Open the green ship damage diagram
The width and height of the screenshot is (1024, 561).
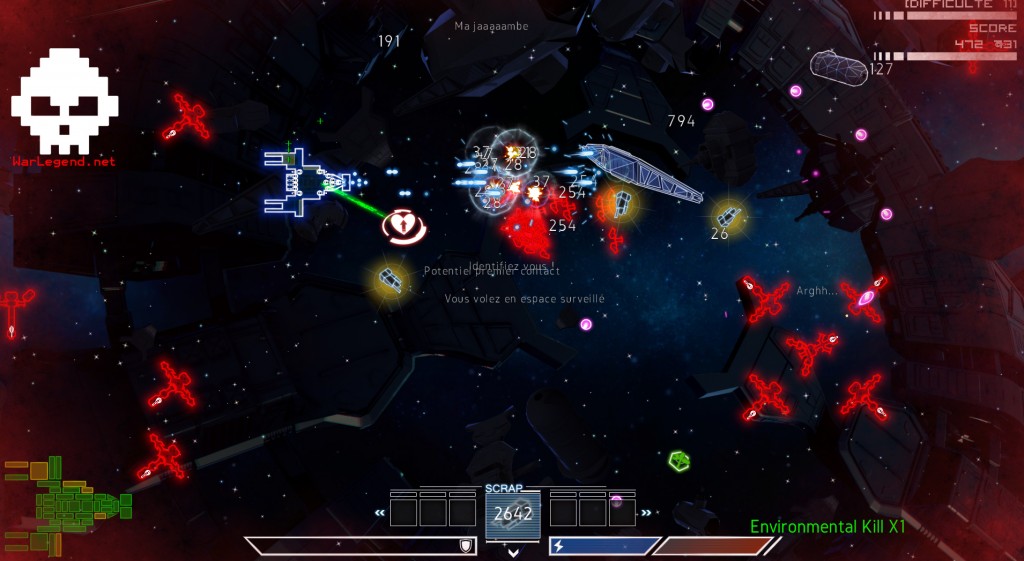point(66,503)
